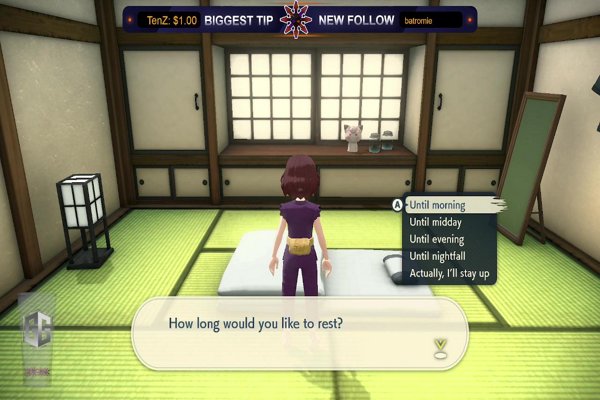The width and height of the screenshot is (600, 400).
Task: Choose 'Actually, I'll stay up'
Action: point(449,273)
